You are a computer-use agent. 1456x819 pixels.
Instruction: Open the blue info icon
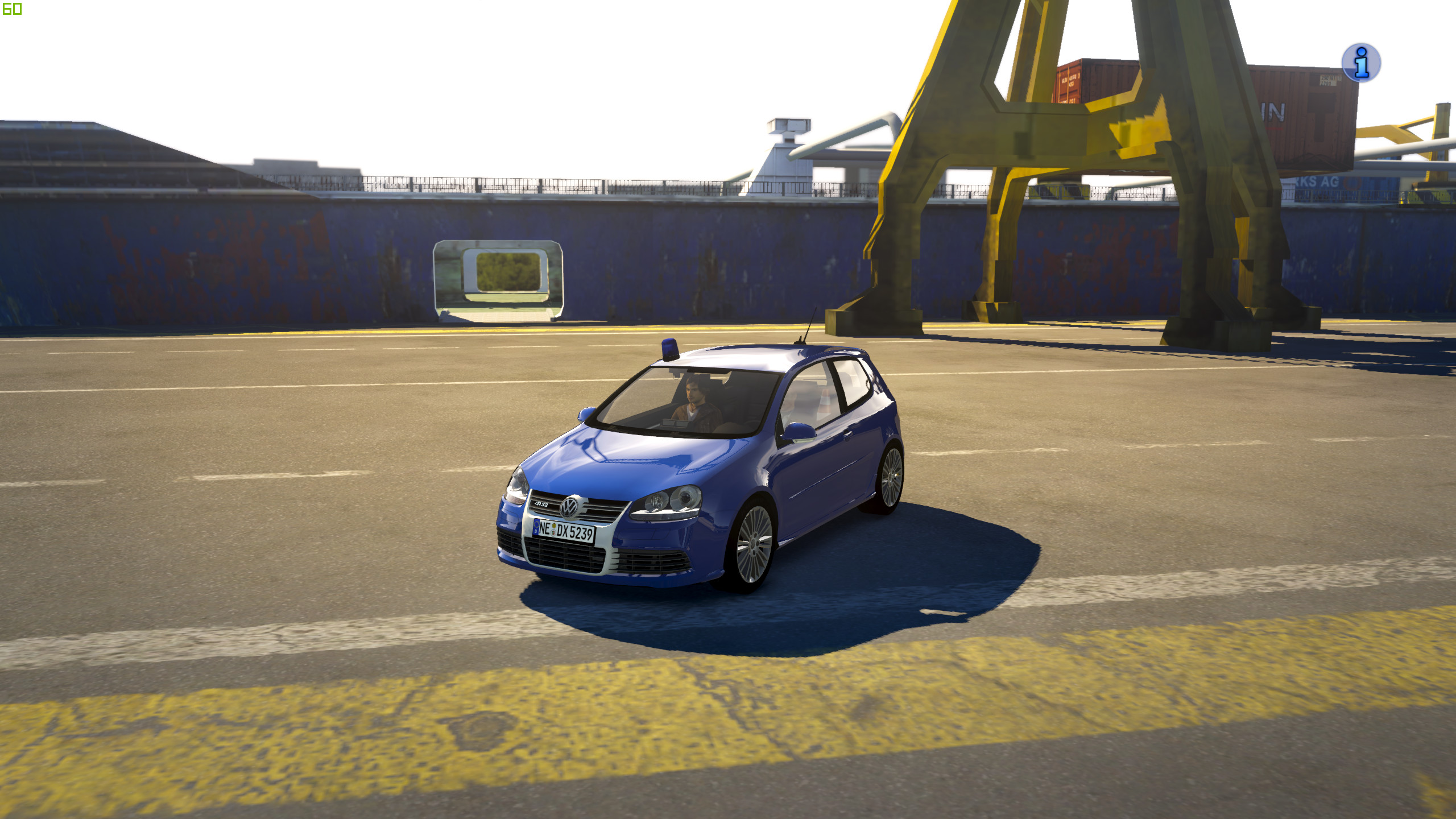[1360, 63]
